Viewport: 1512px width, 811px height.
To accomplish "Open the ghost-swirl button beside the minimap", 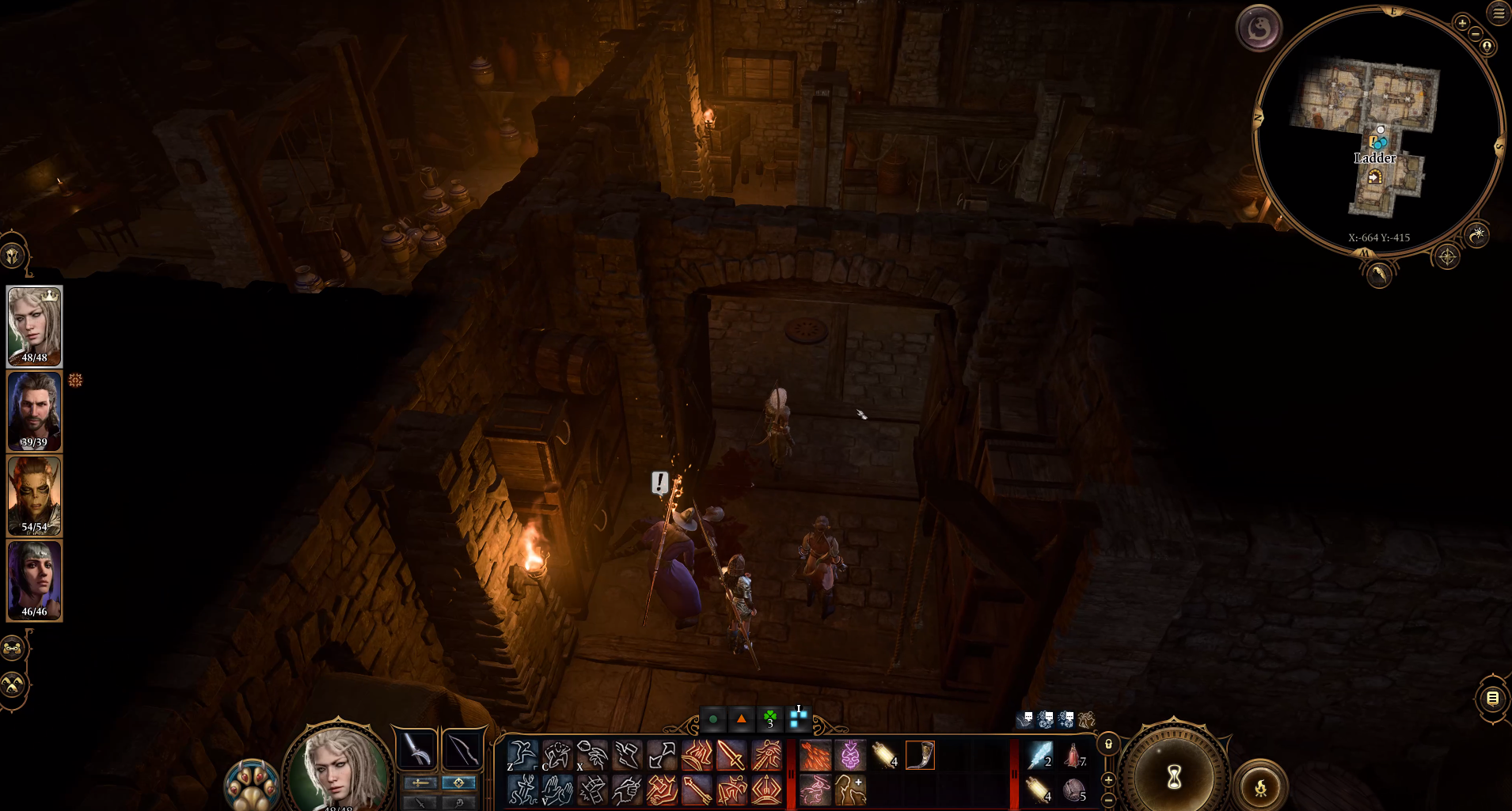I will pyautogui.click(x=1258, y=29).
